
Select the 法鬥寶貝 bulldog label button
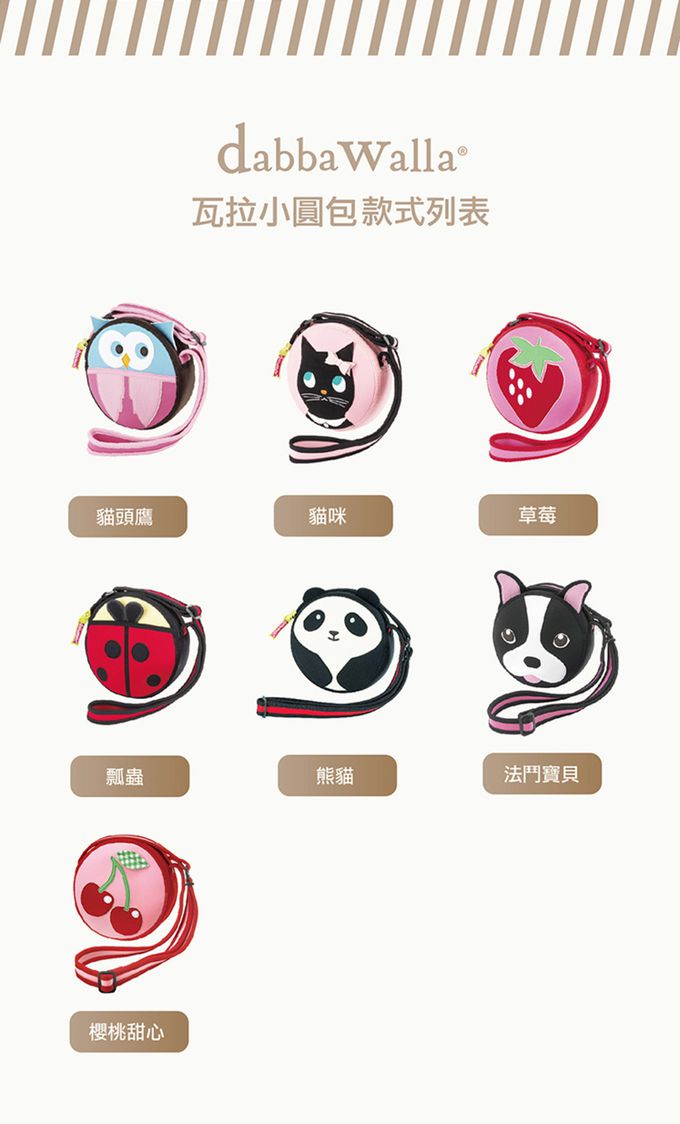pos(542,774)
